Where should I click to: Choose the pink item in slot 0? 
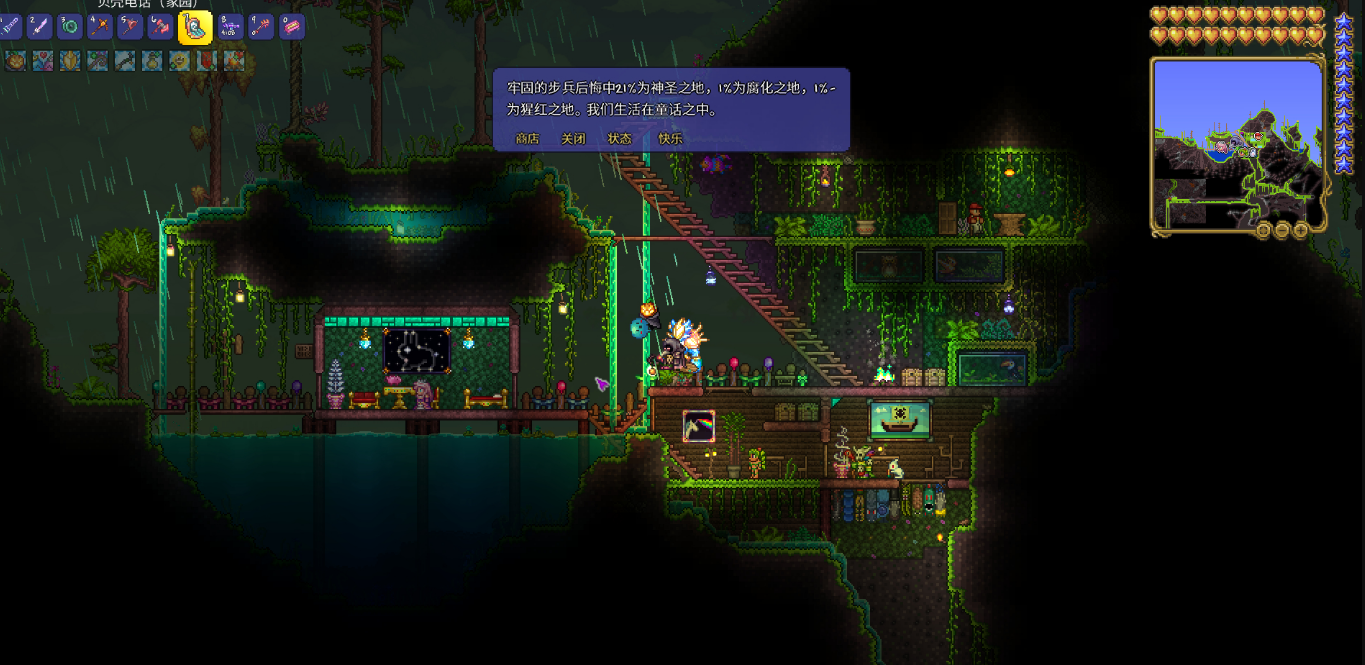pyautogui.click(x=291, y=26)
